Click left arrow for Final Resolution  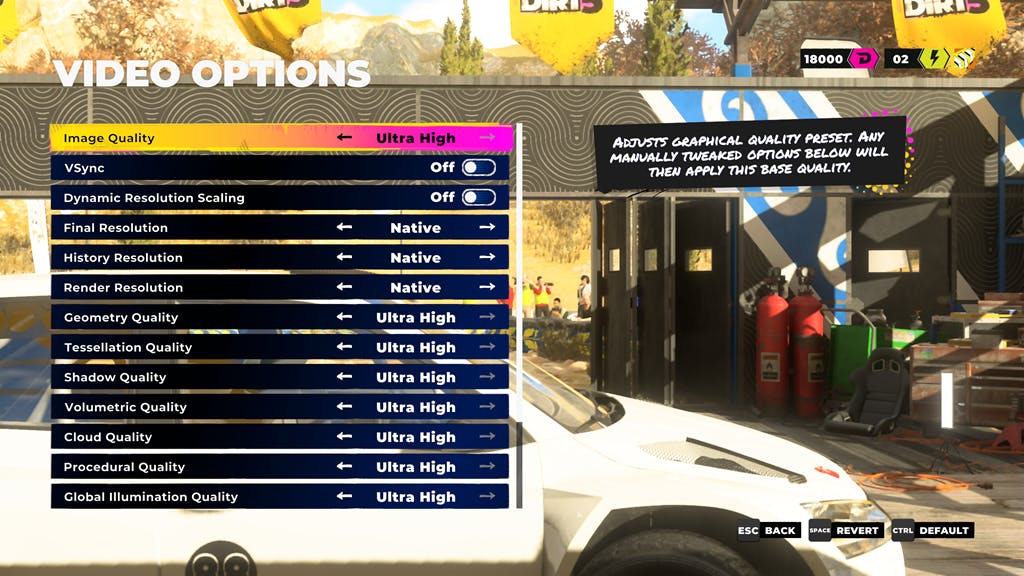(345, 228)
